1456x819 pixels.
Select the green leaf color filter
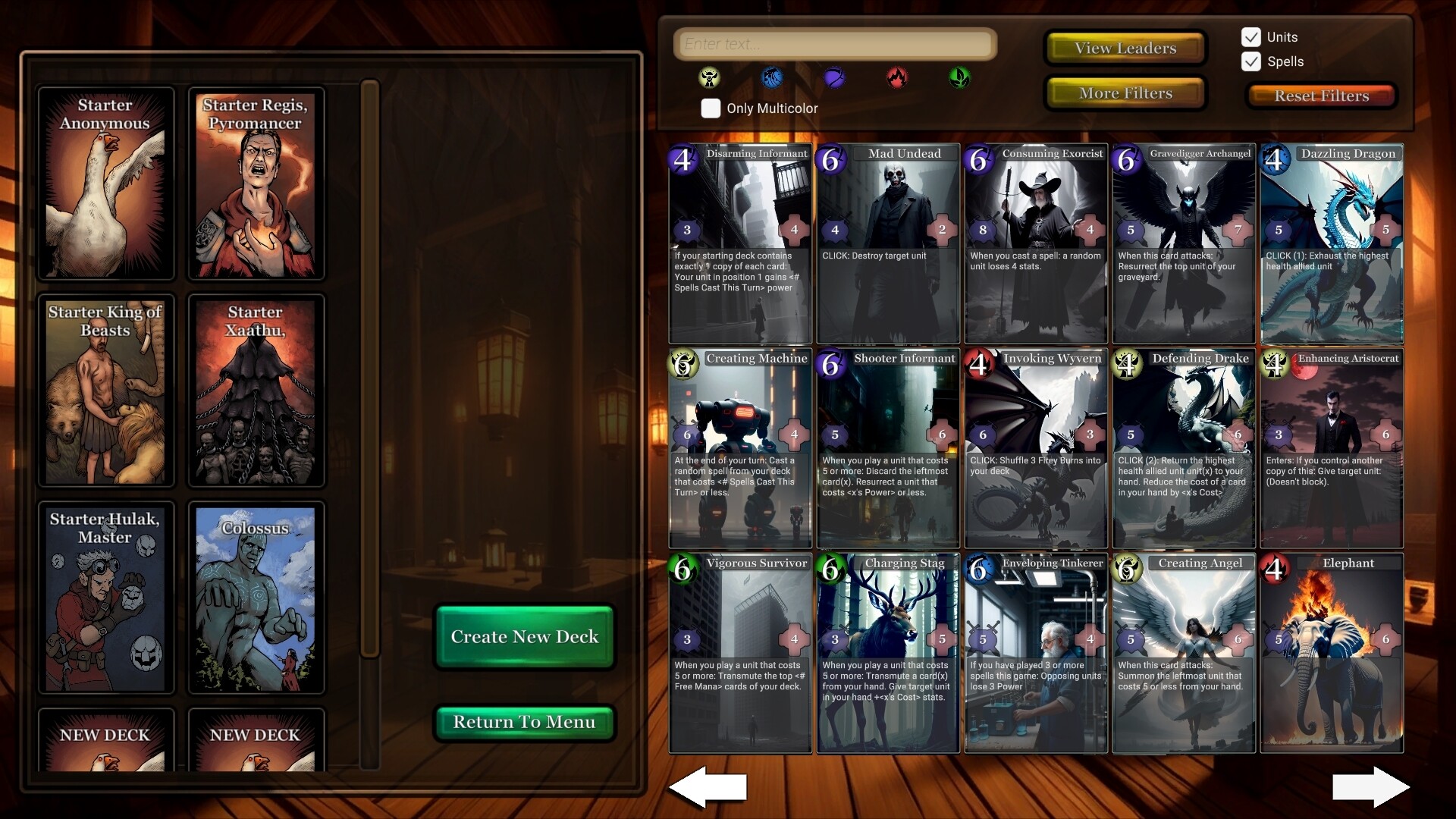[960, 78]
